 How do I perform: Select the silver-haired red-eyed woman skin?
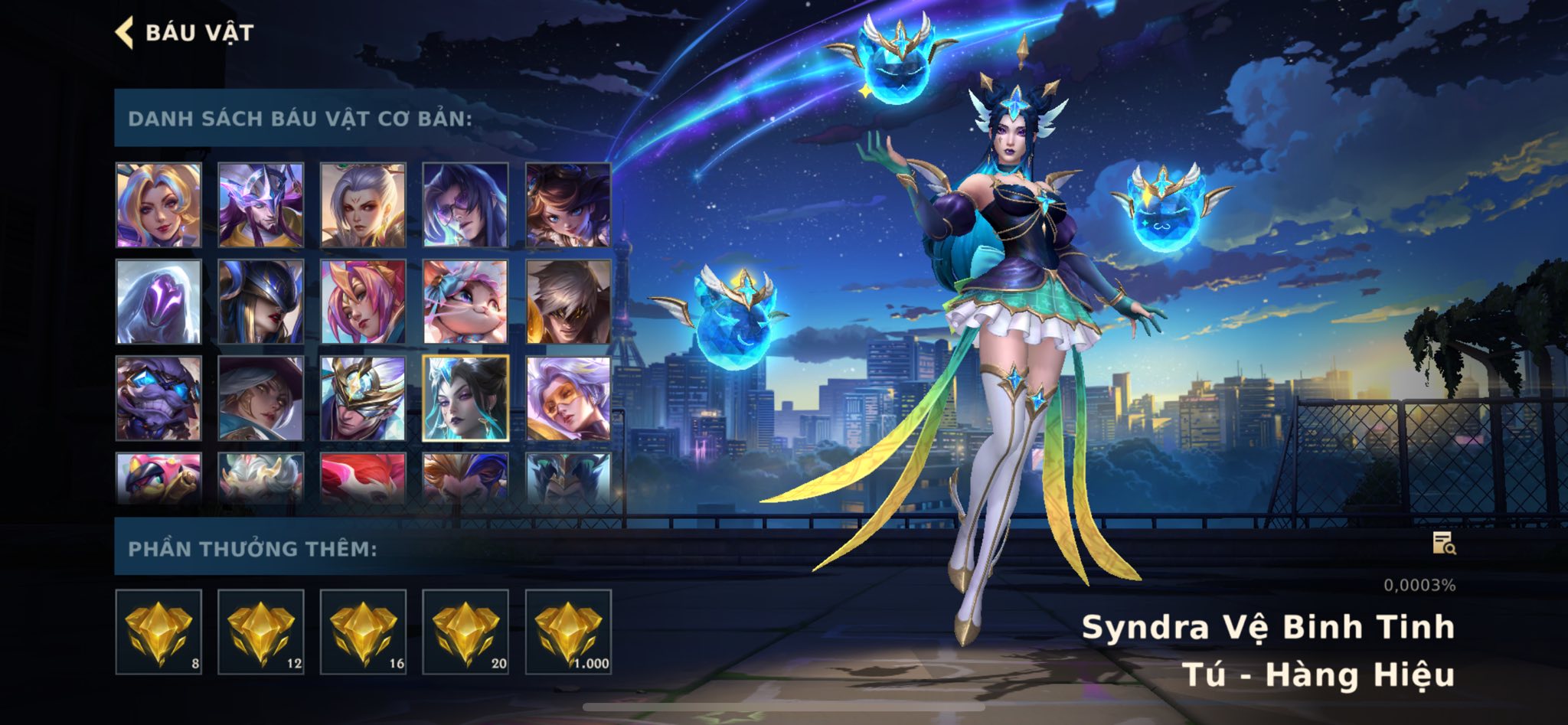(x=363, y=205)
